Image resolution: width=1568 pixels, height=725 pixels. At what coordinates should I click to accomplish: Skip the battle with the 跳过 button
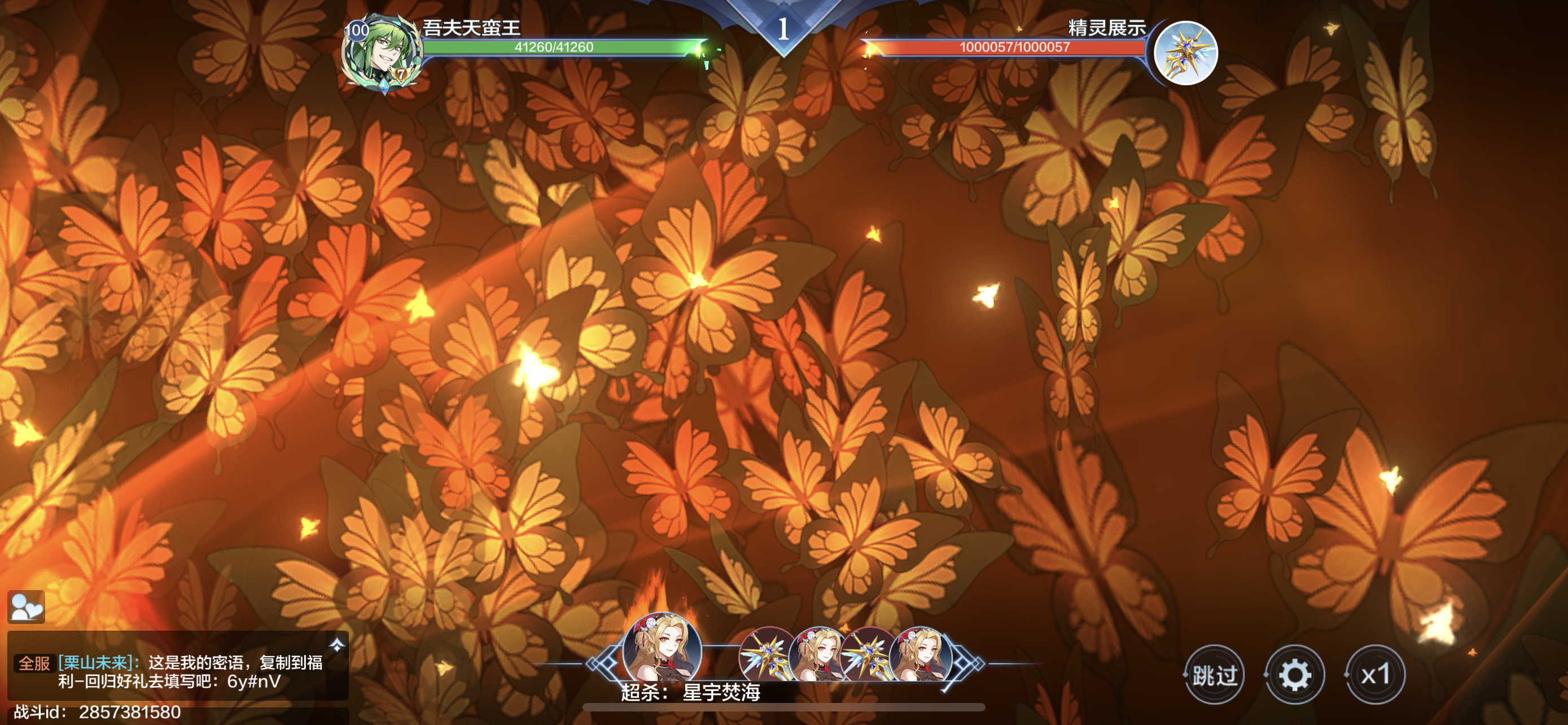pyautogui.click(x=1214, y=675)
